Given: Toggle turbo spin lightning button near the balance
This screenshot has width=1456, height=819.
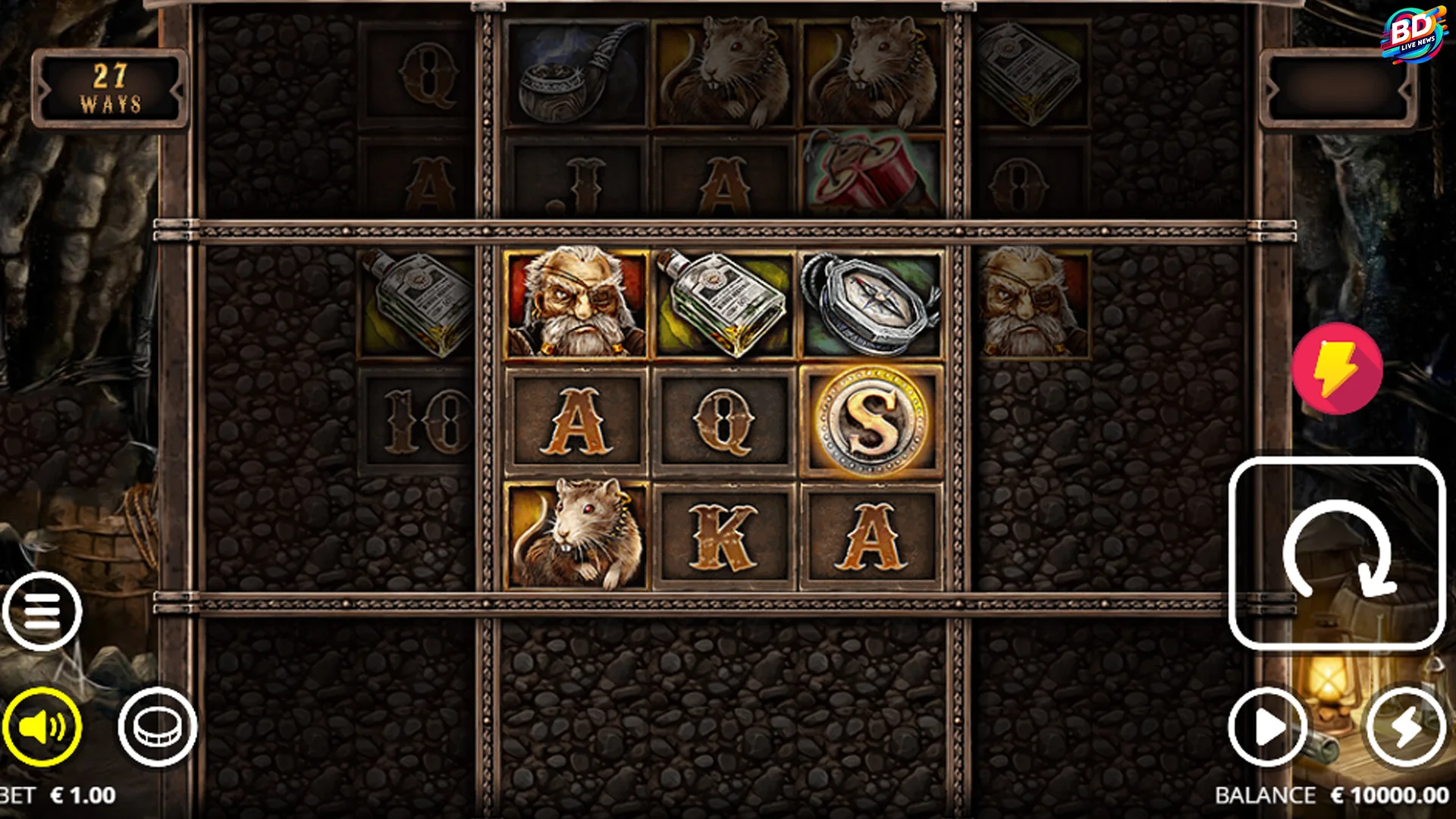Looking at the screenshot, I should click(x=1405, y=727).
